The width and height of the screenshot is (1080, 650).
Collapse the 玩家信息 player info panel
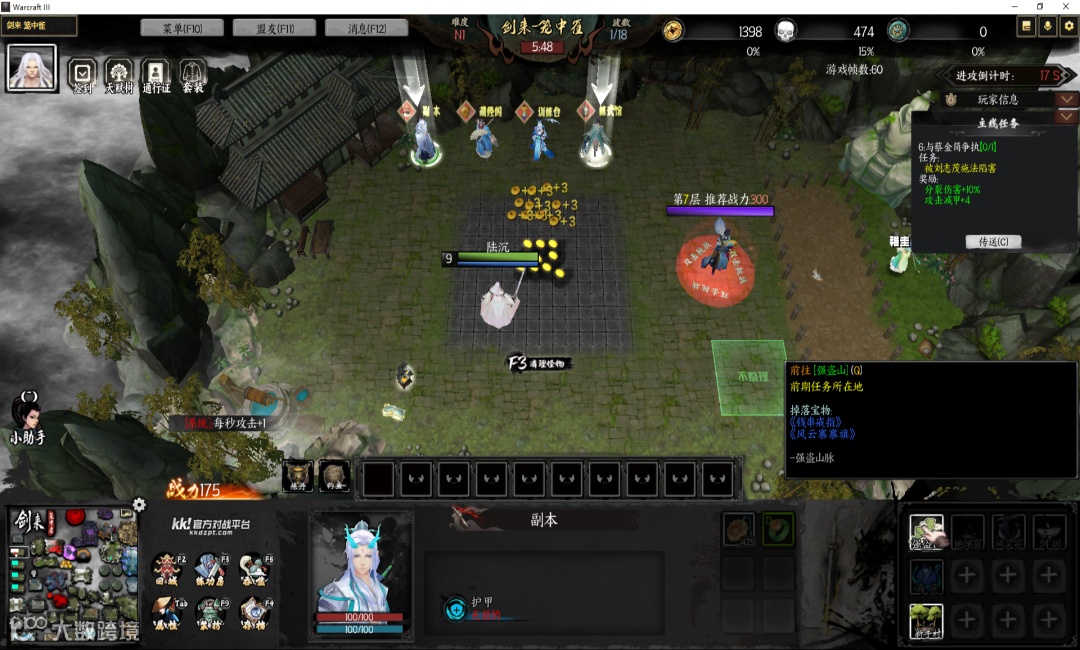pyautogui.click(x=1067, y=99)
